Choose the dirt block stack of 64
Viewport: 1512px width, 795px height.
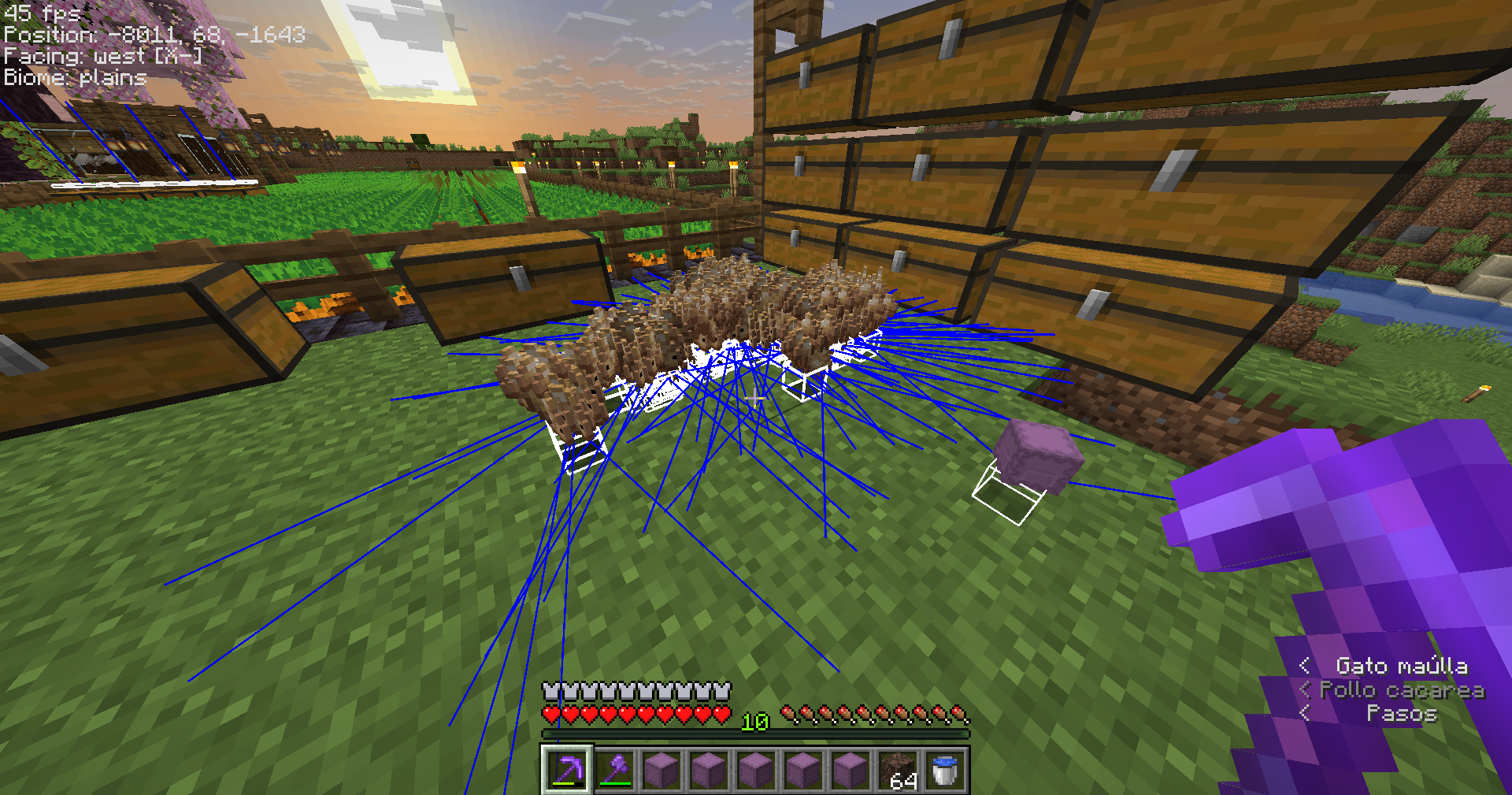898,770
